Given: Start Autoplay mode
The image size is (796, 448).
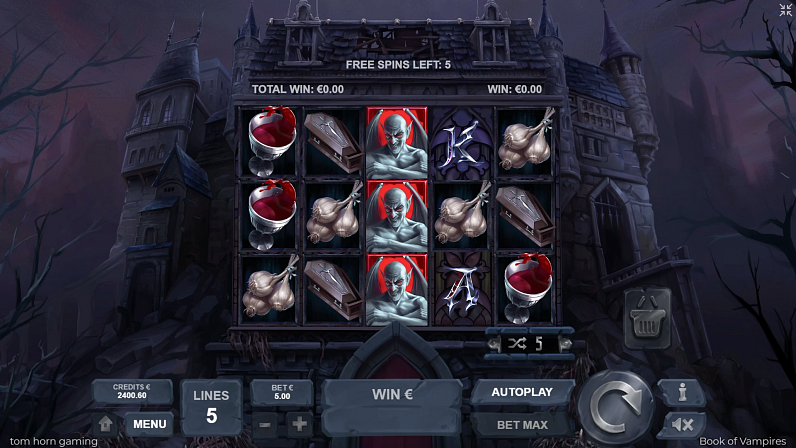Looking at the screenshot, I should 523,393.
